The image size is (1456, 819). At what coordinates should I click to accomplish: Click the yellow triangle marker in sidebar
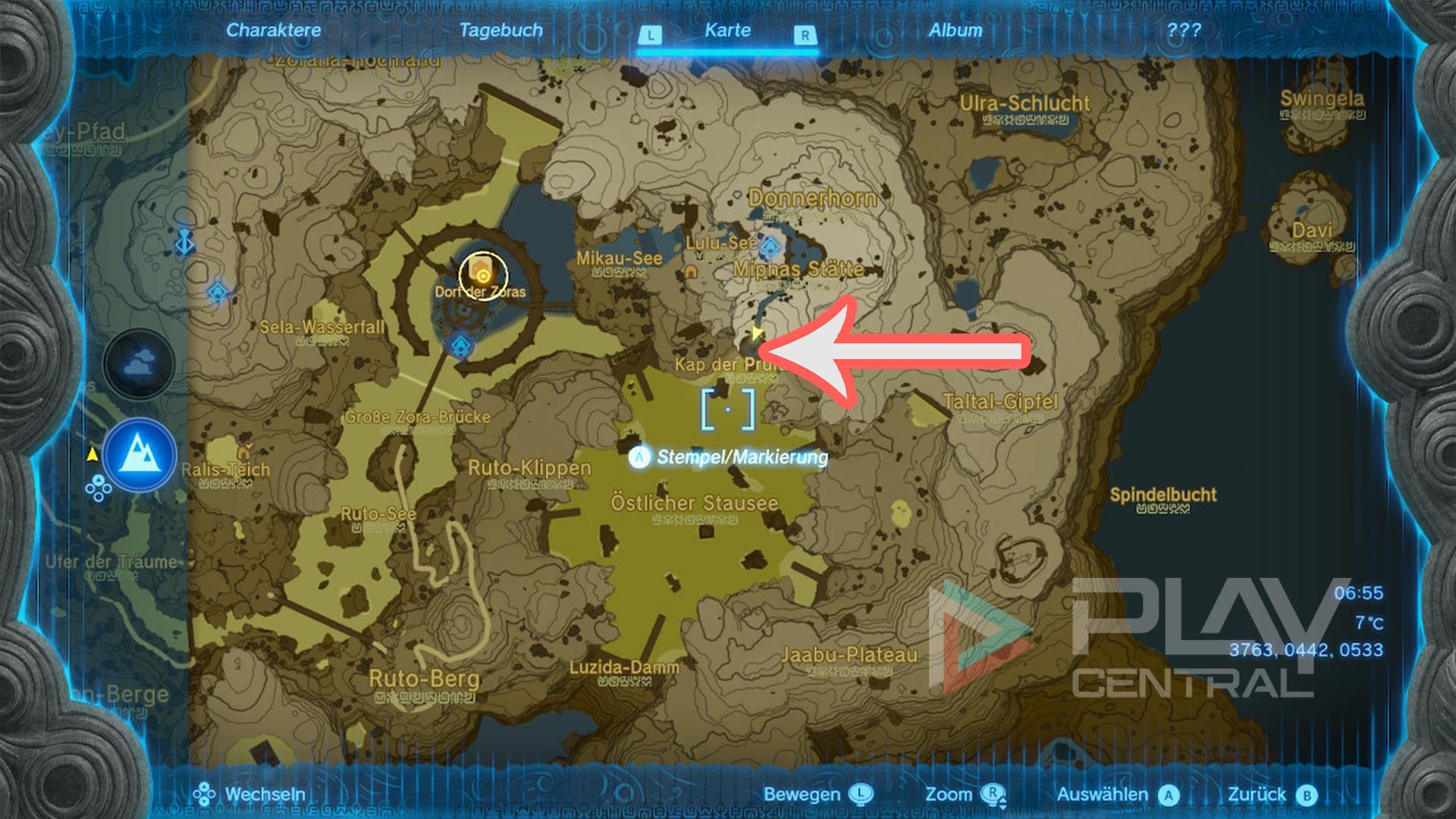[x=93, y=453]
